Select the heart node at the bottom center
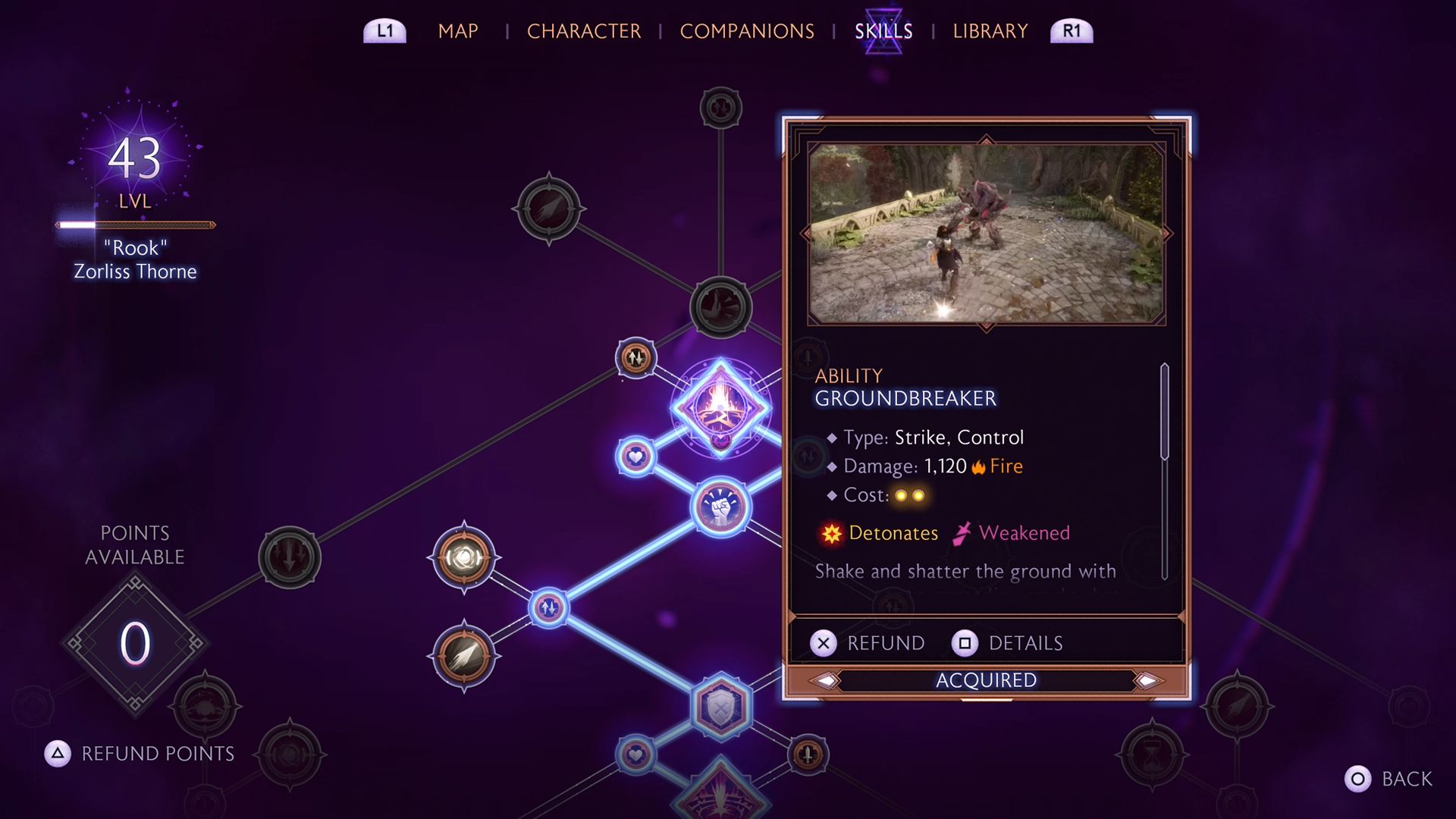 635,755
